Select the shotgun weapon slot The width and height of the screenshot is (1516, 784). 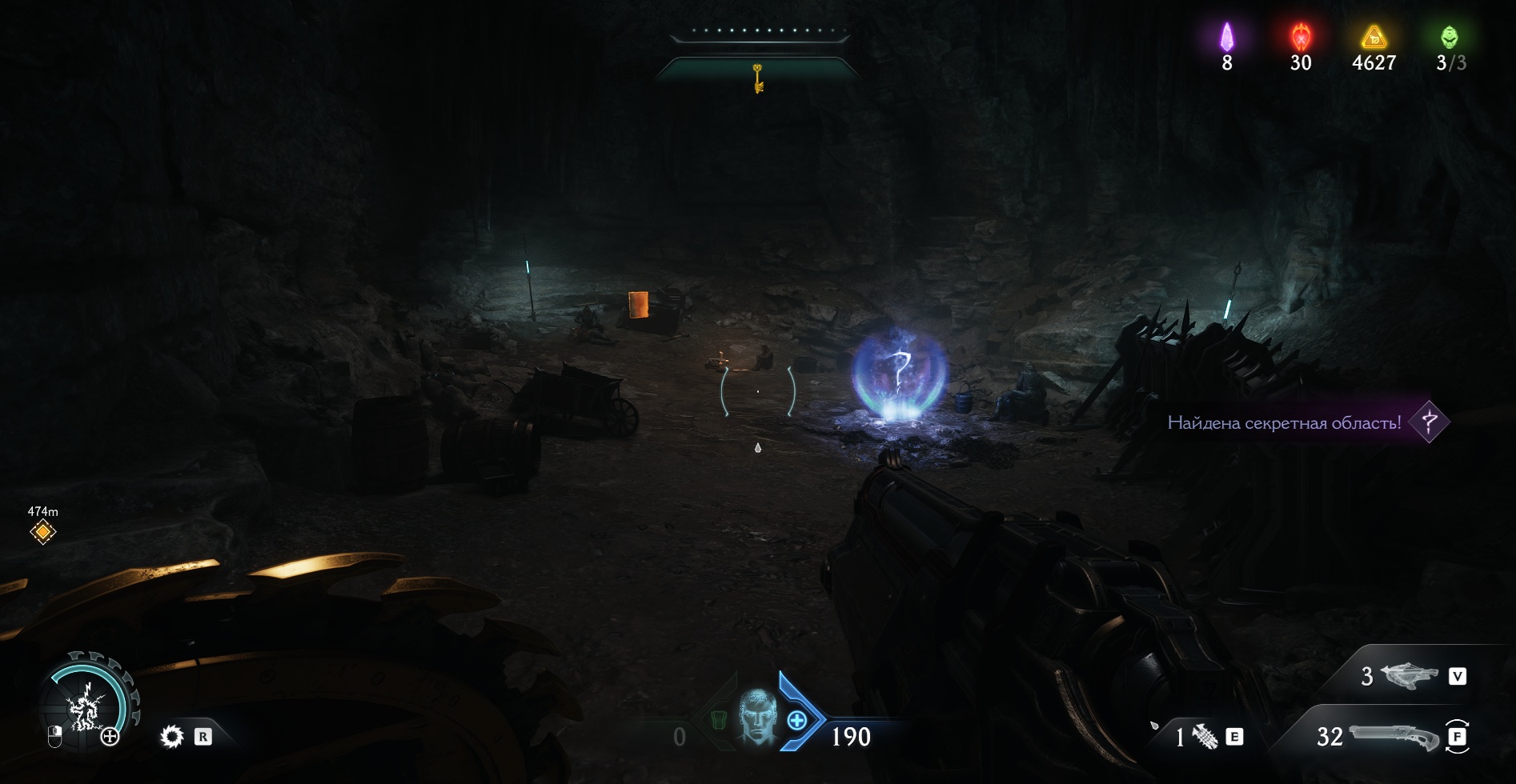point(1393,736)
